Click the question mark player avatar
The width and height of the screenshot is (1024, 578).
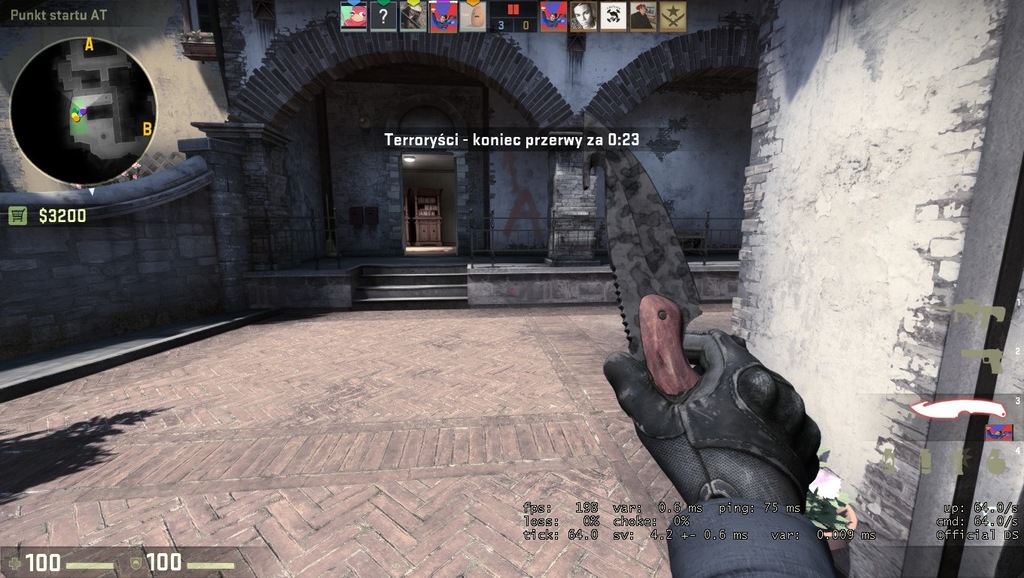click(384, 16)
